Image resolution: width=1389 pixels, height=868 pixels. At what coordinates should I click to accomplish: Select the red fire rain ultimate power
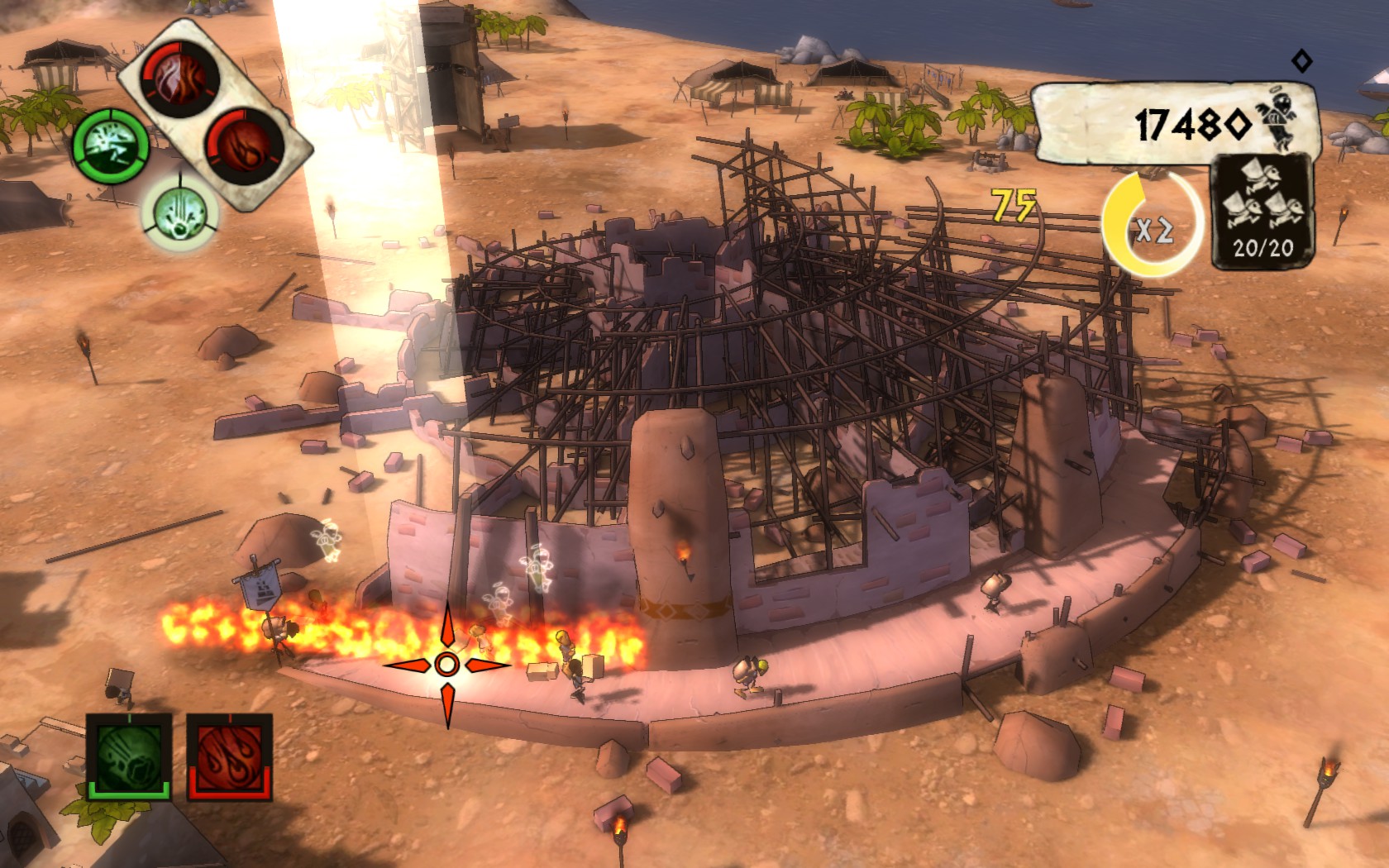(x=230, y=756)
